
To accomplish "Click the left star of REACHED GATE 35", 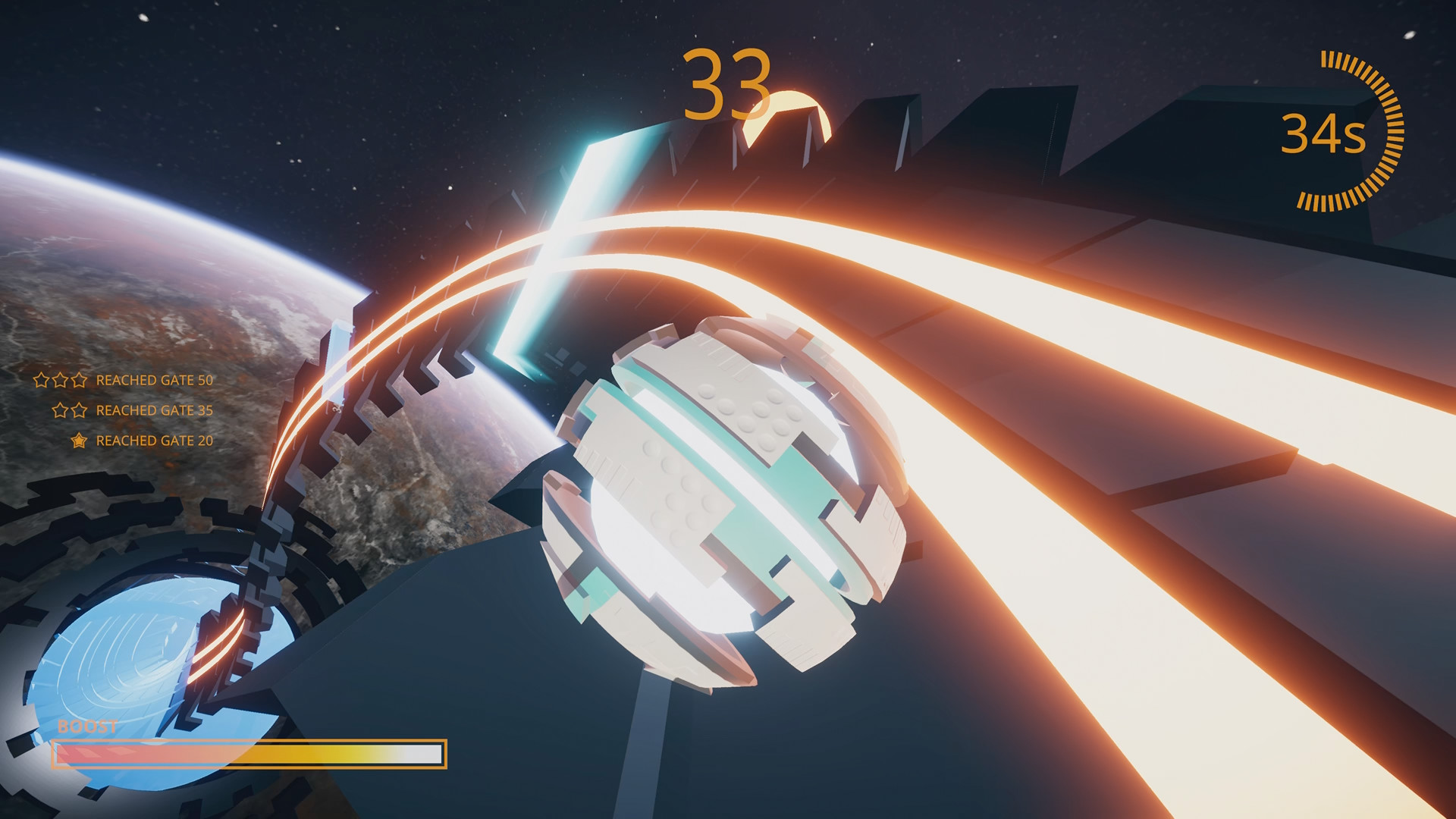I will [x=60, y=409].
